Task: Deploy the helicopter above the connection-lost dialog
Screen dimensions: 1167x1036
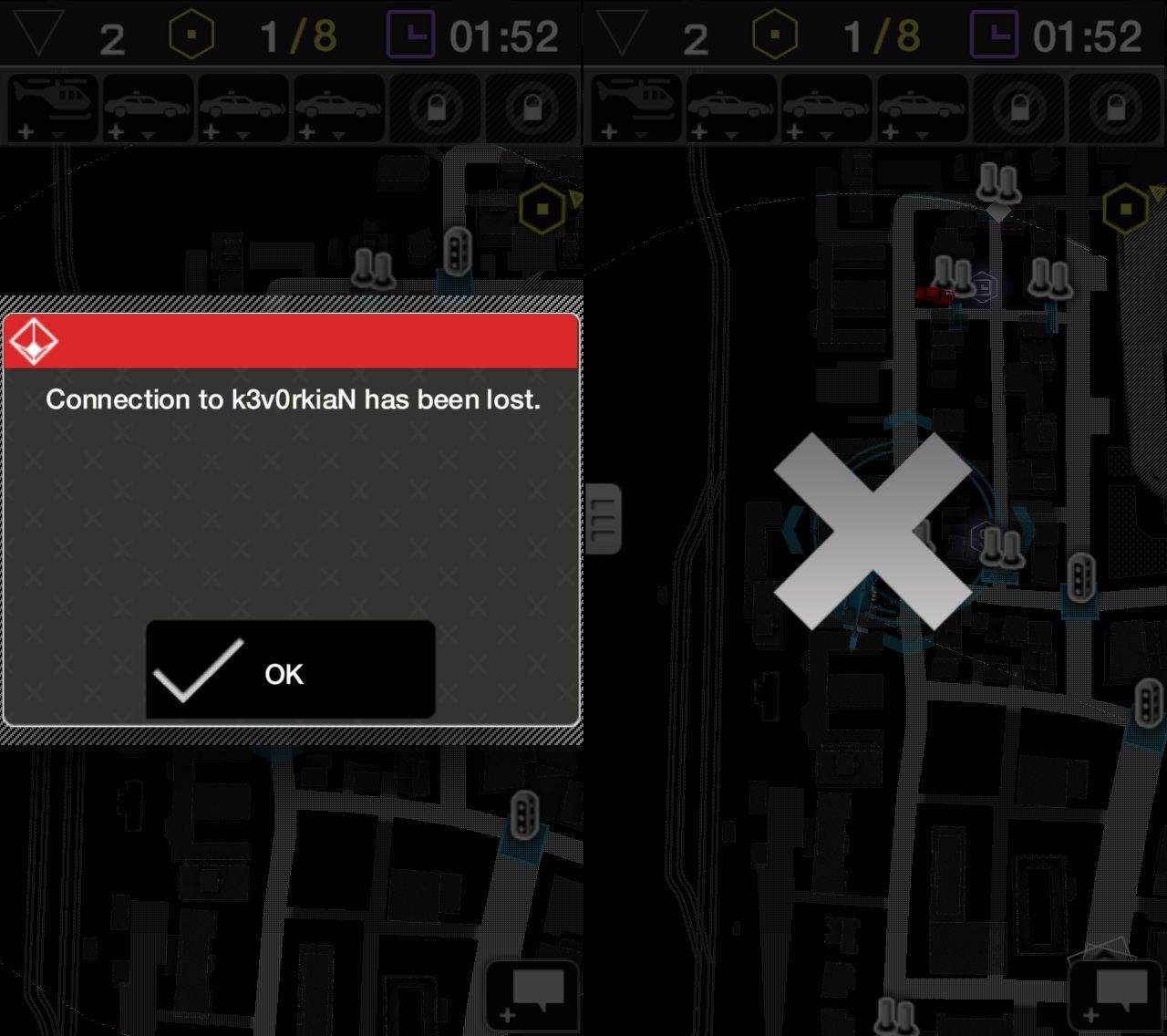Action: pyautogui.click(x=53, y=108)
